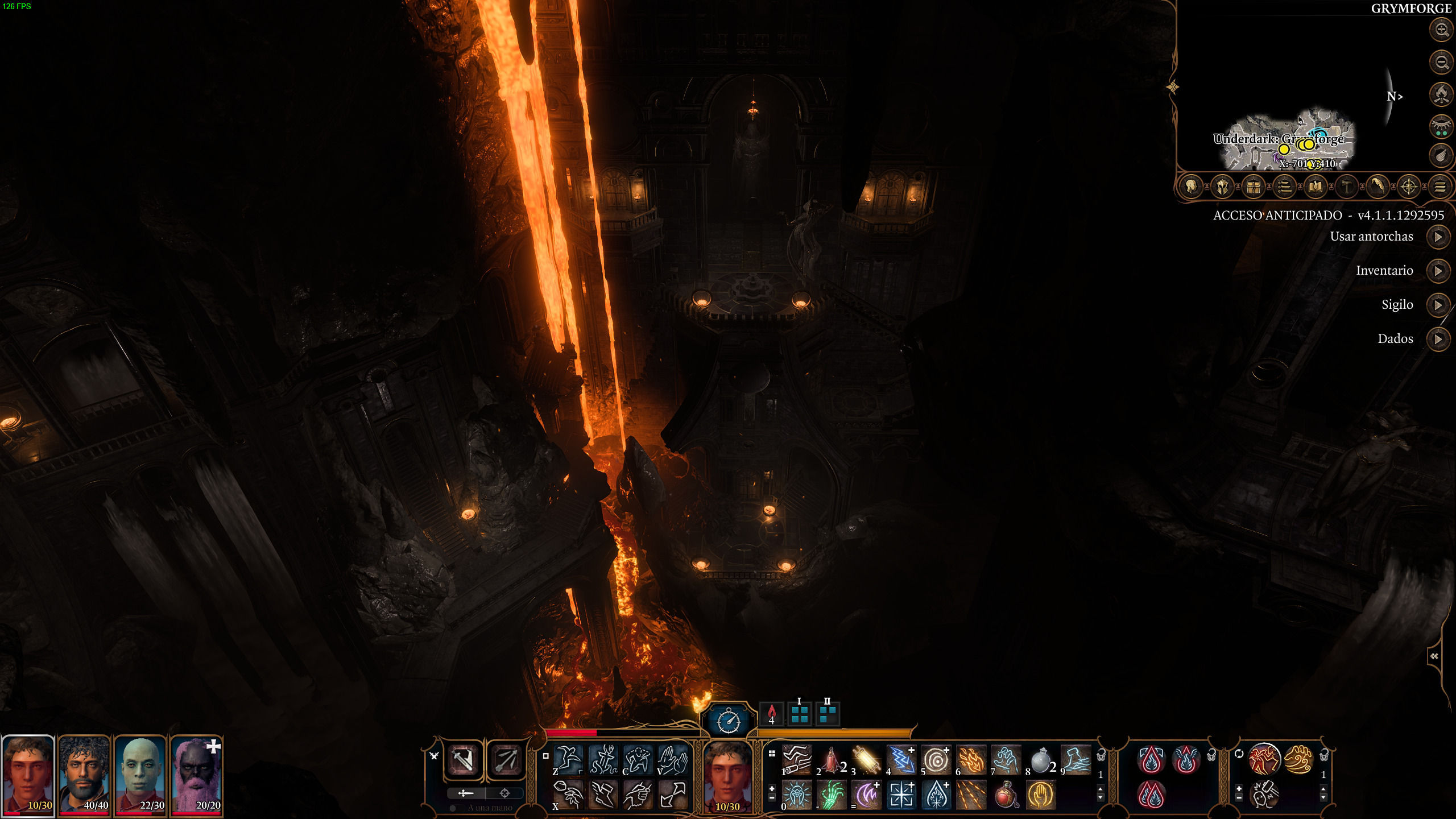Image resolution: width=1456 pixels, height=819 pixels.
Task: Toggle turn-based mode with the clock button
Action: [728, 721]
